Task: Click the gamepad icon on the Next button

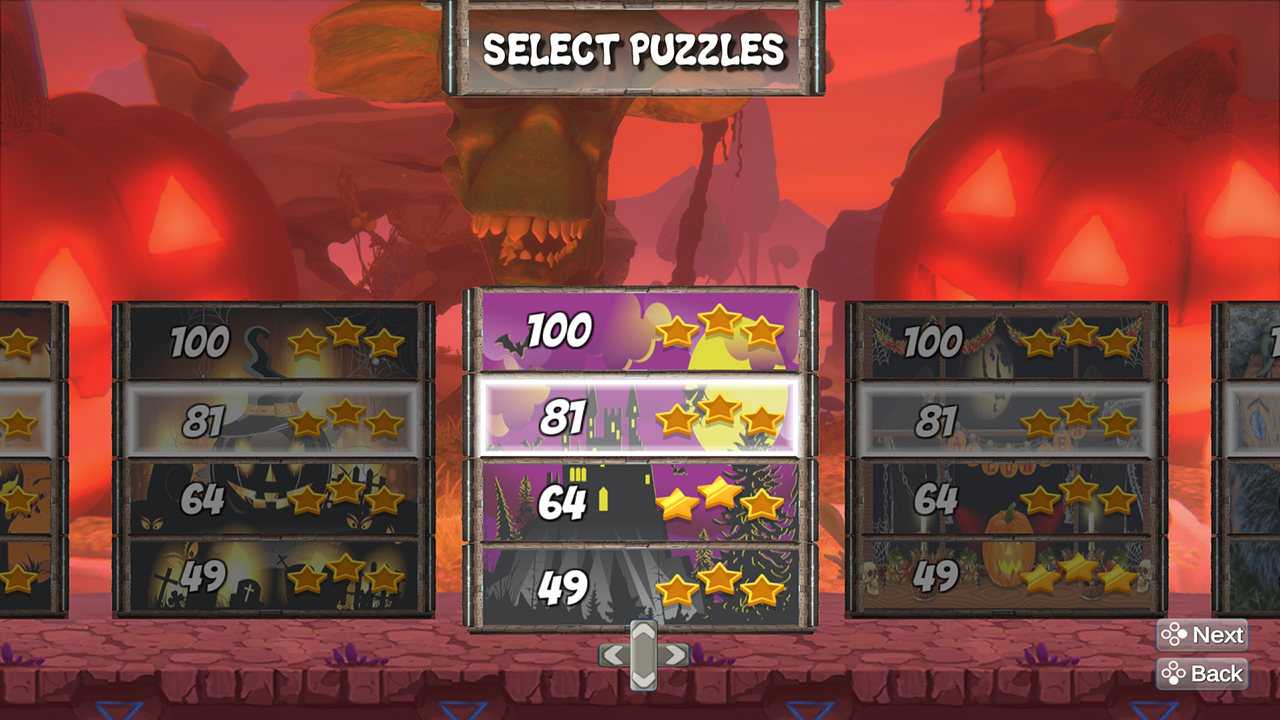Action: [x=1173, y=635]
